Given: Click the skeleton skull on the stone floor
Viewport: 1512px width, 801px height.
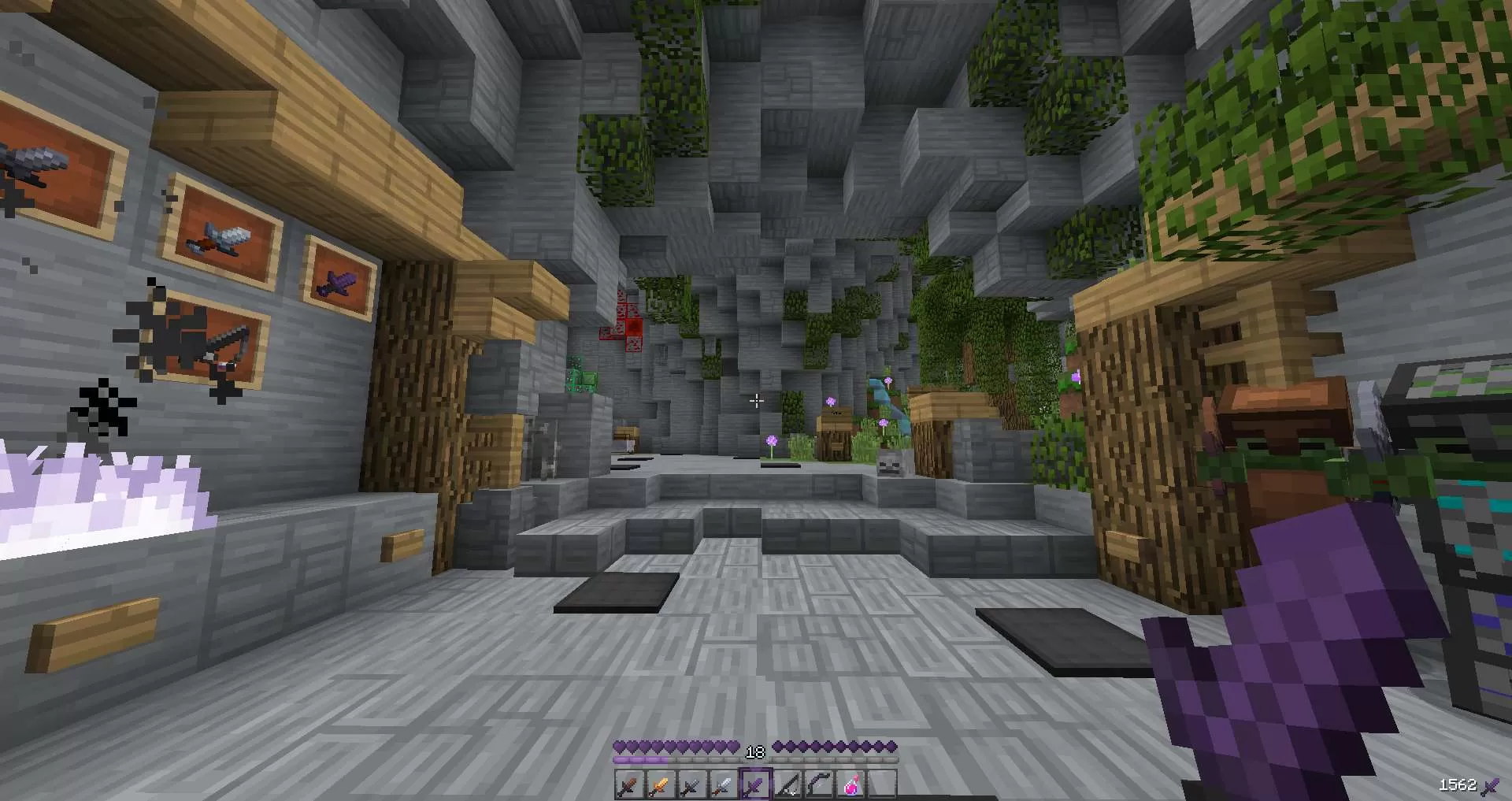Looking at the screenshot, I should pos(890,465).
